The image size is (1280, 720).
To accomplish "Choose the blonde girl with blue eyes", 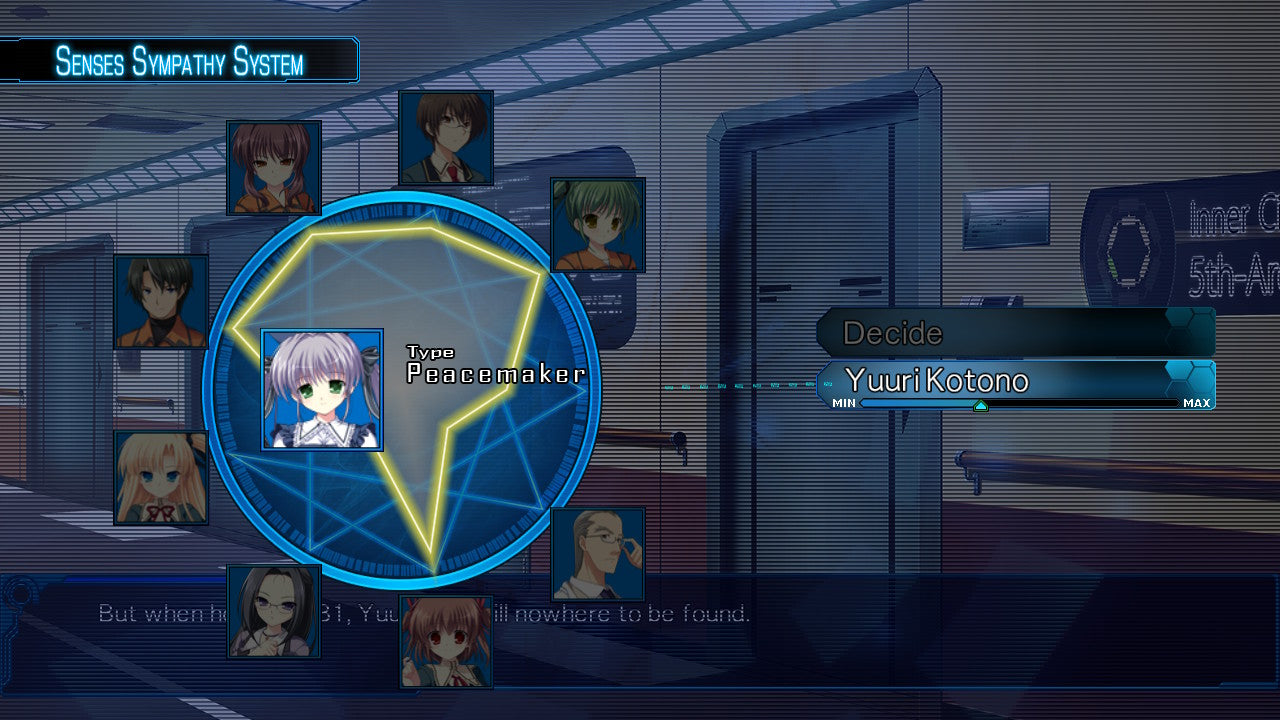I will pyautogui.click(x=161, y=478).
